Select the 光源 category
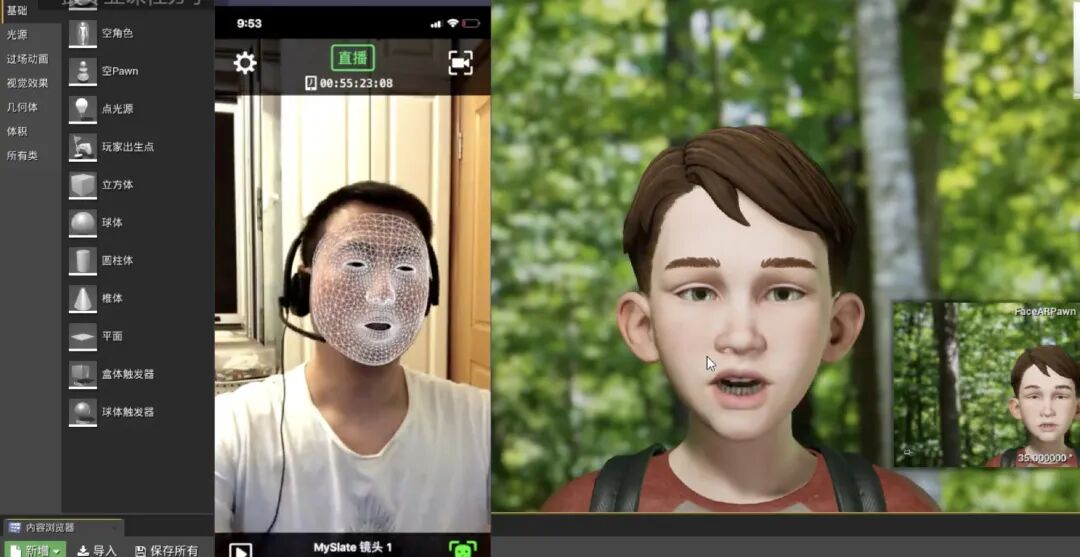This screenshot has height=557, width=1080. 17,34
